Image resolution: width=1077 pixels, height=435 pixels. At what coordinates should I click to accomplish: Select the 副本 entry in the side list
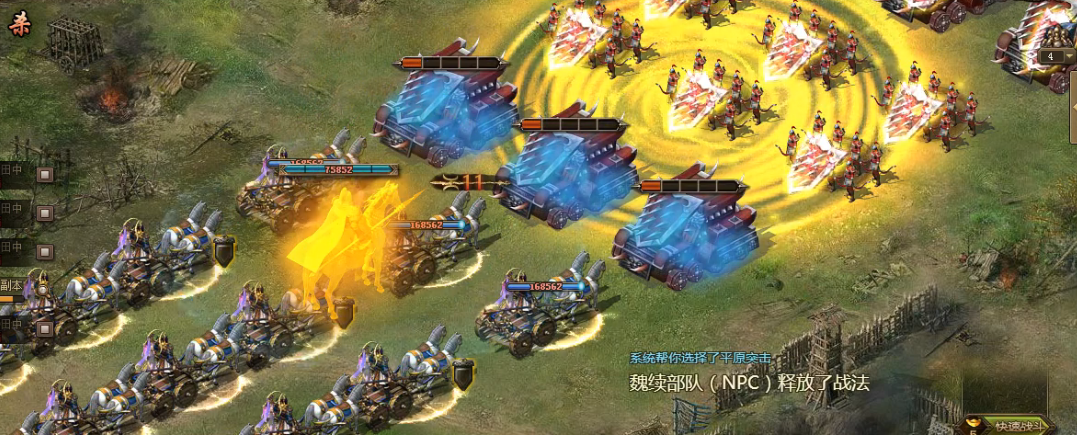(12, 284)
